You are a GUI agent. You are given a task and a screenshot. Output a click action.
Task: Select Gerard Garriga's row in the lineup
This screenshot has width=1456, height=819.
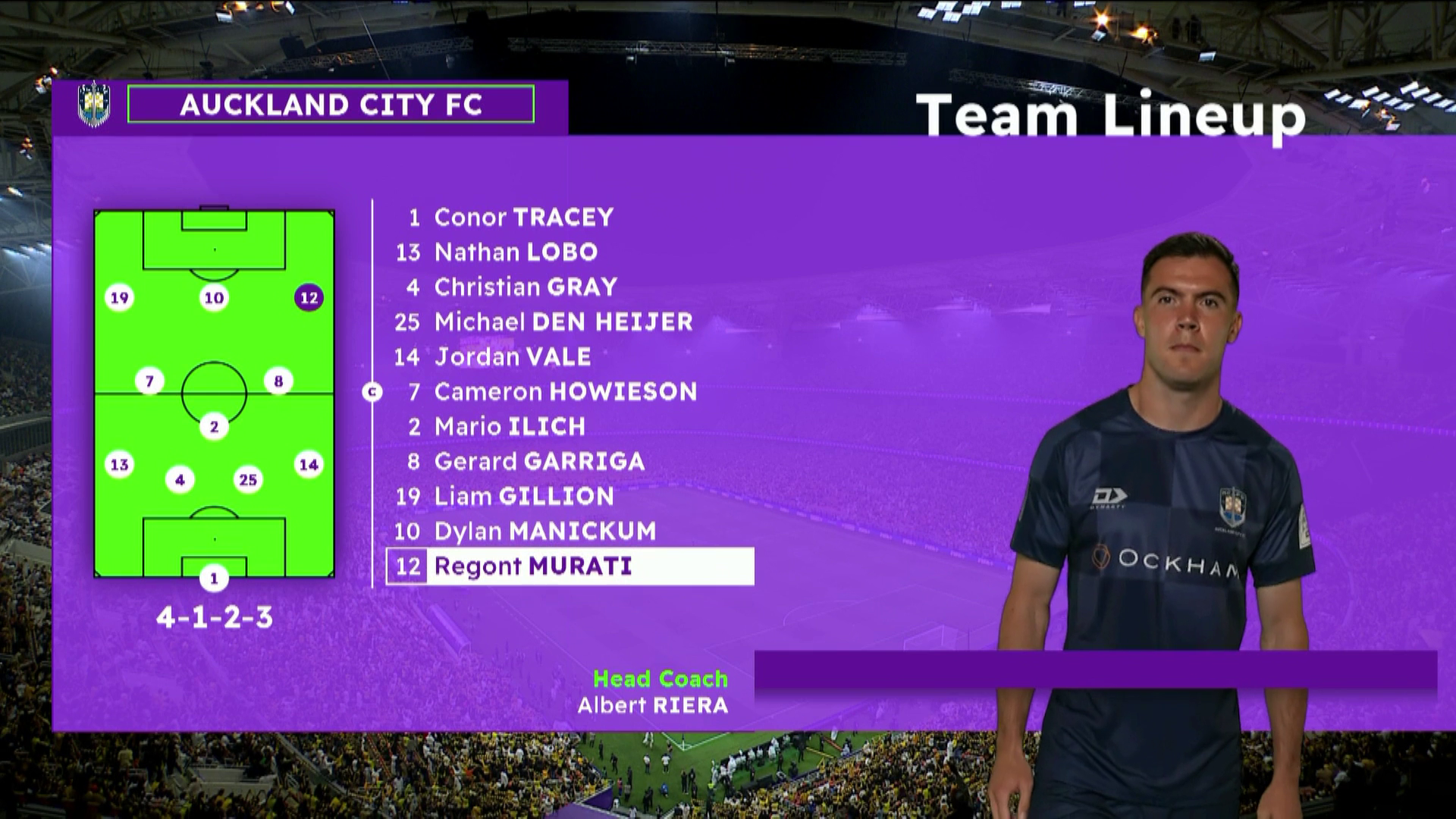coord(538,461)
